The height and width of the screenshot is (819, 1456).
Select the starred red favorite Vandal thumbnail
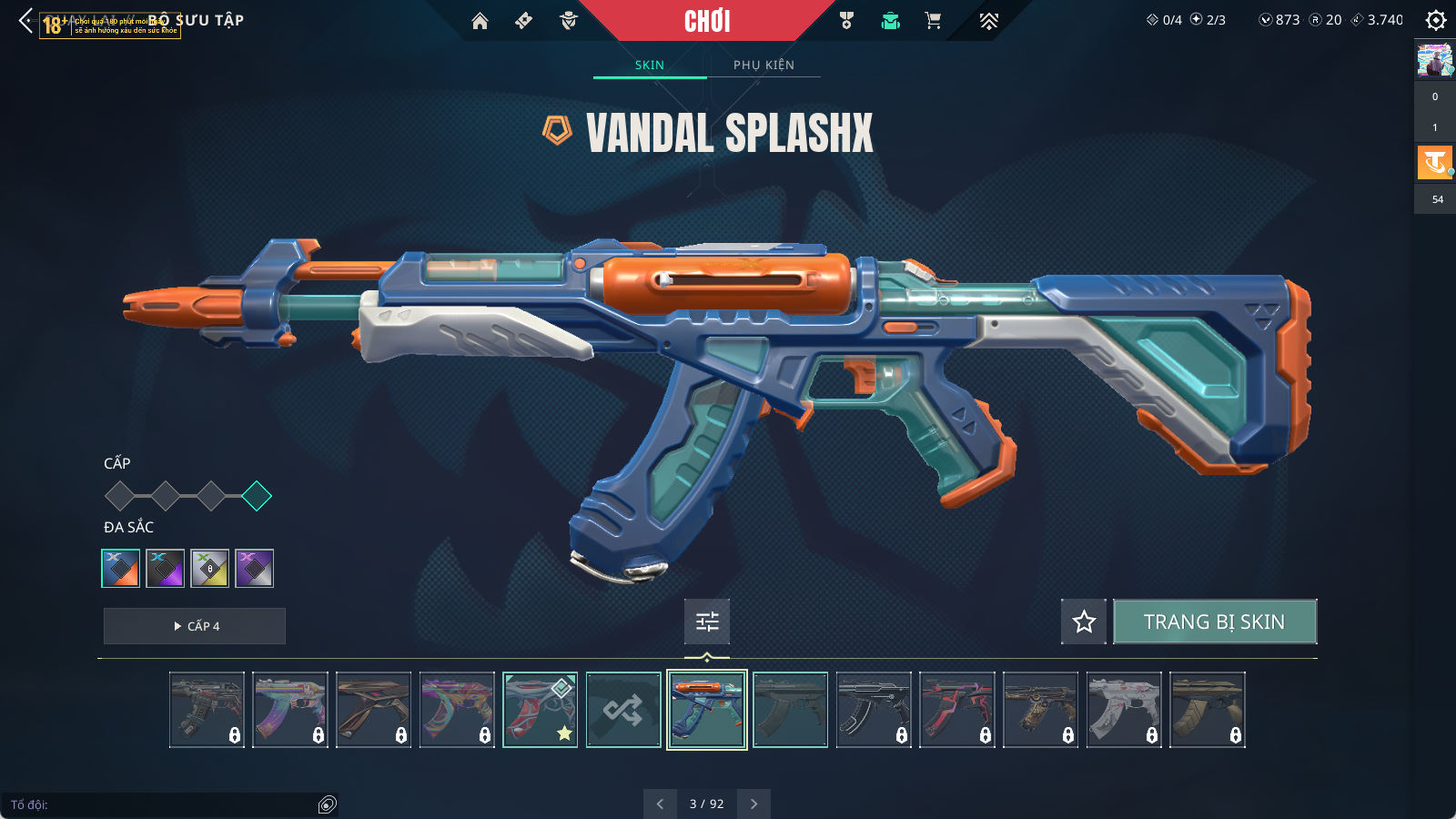coord(540,710)
